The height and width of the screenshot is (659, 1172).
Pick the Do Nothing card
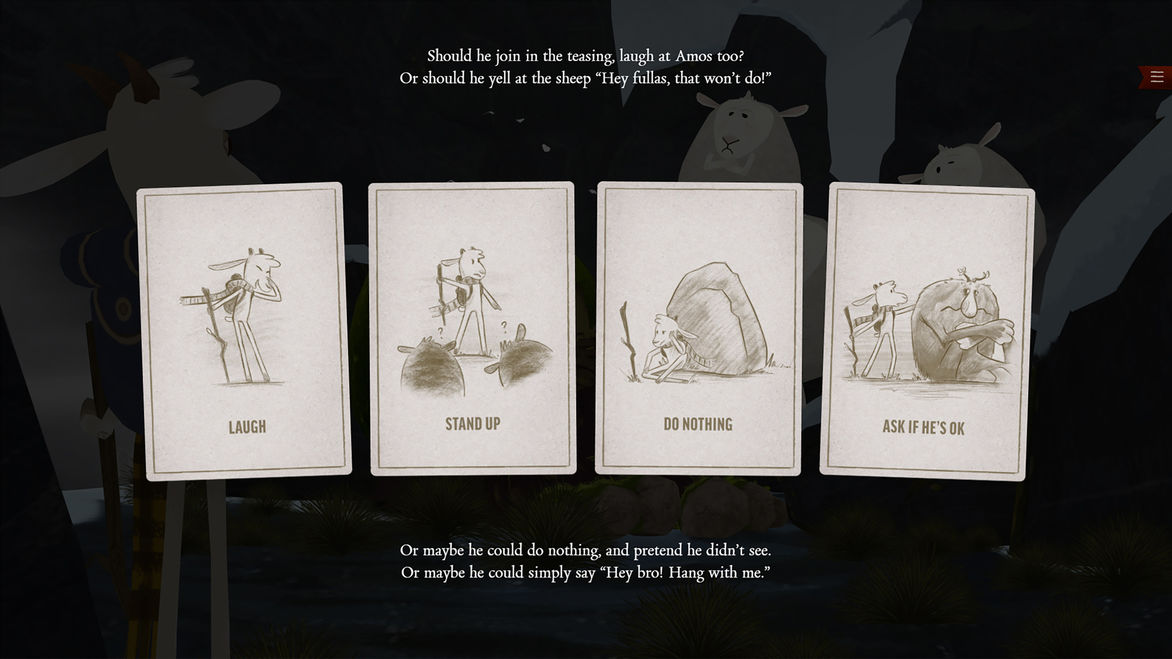tap(699, 328)
